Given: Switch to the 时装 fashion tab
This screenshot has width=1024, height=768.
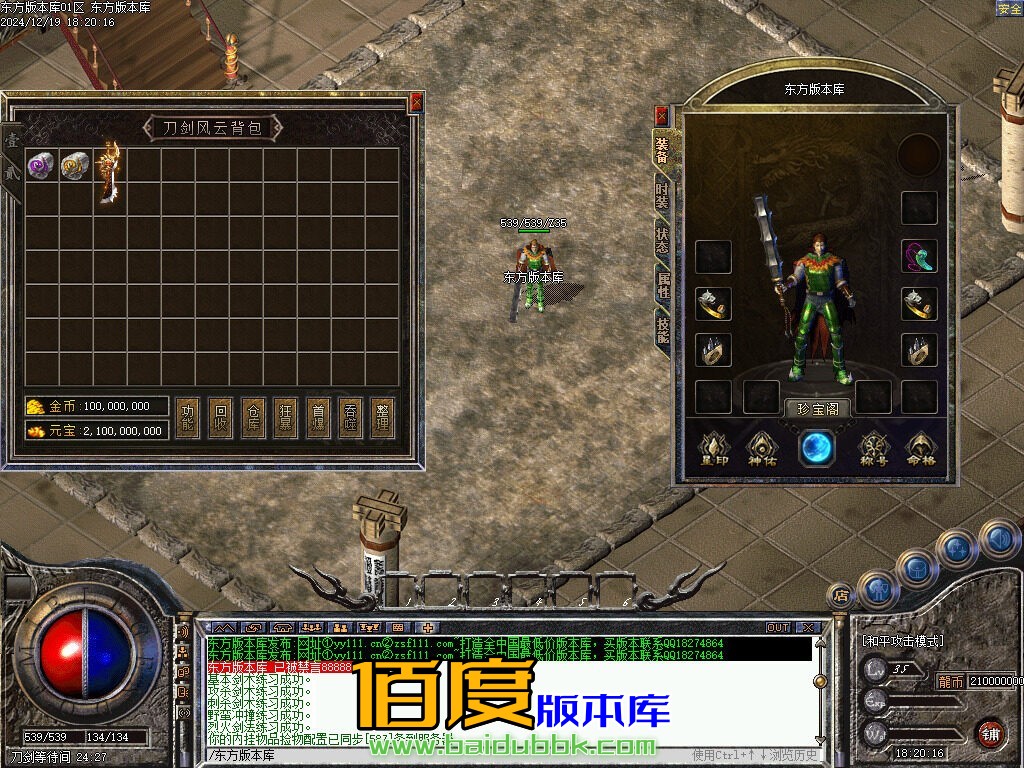Looking at the screenshot, I should [663, 194].
